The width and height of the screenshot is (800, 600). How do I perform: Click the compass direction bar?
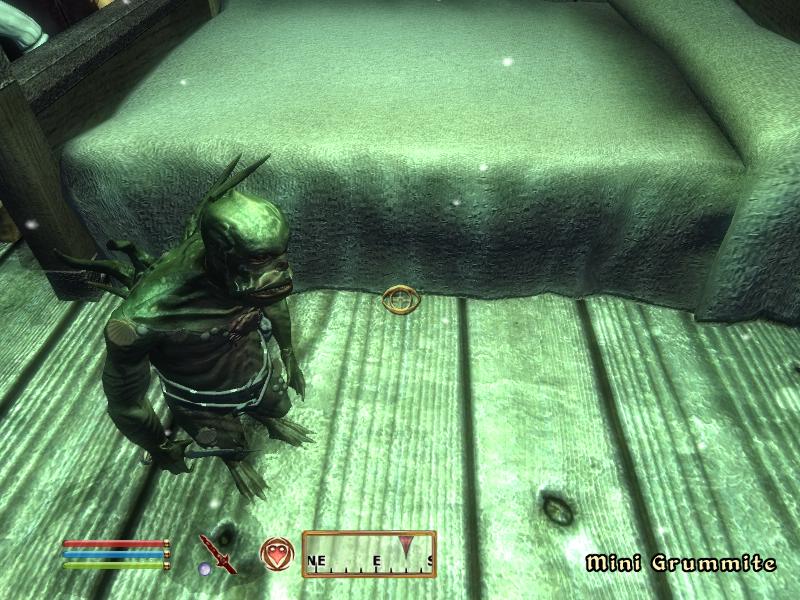pos(369,554)
